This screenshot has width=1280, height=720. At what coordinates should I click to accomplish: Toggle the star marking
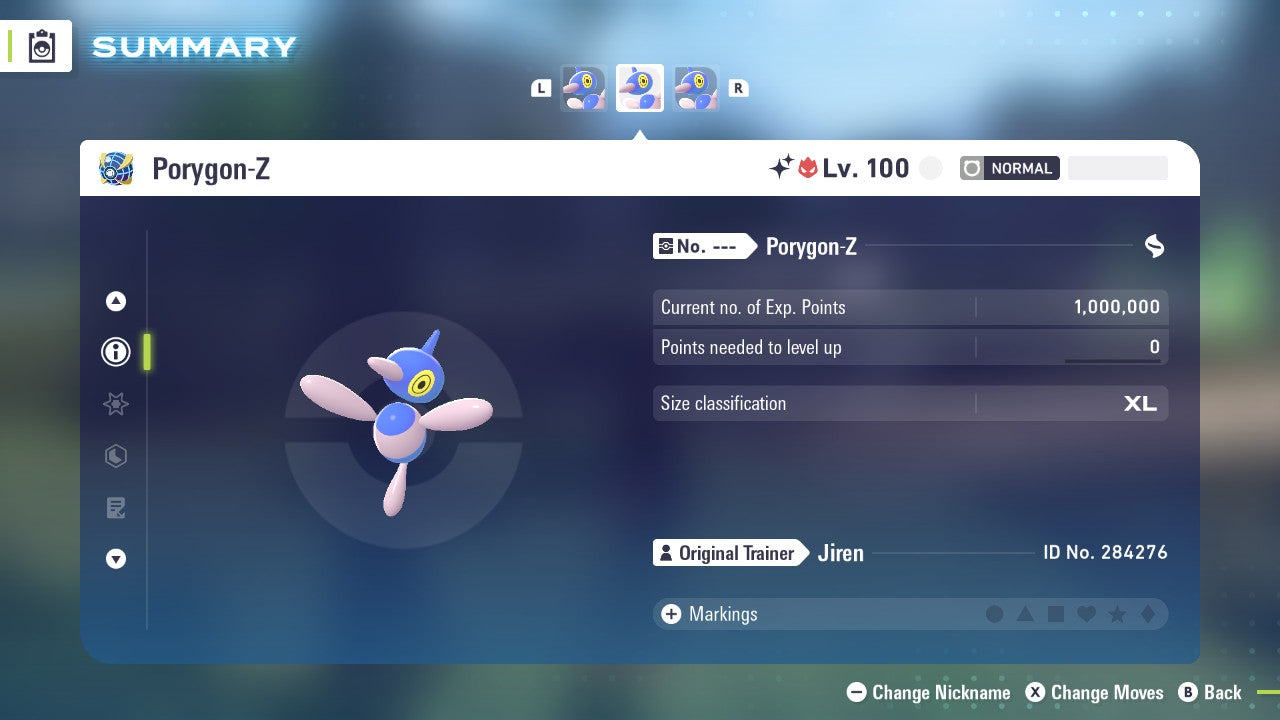[x=1116, y=614]
